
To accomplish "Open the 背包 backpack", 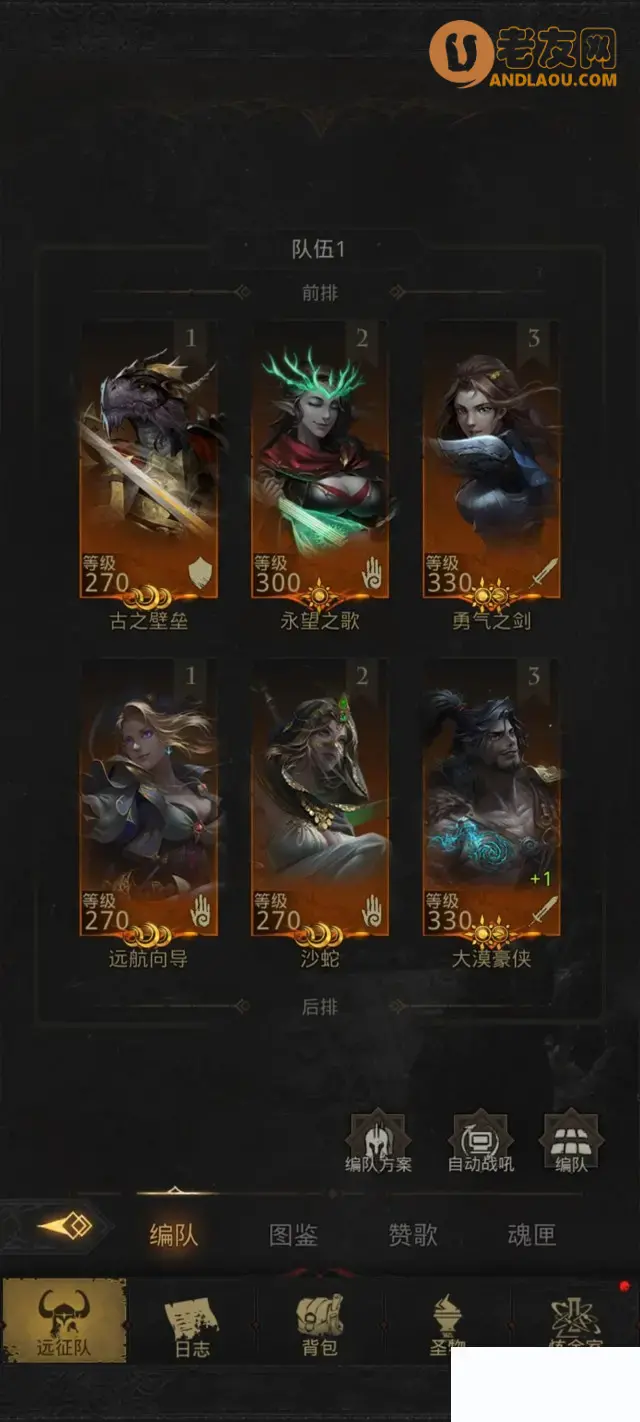I will pos(320,1322).
